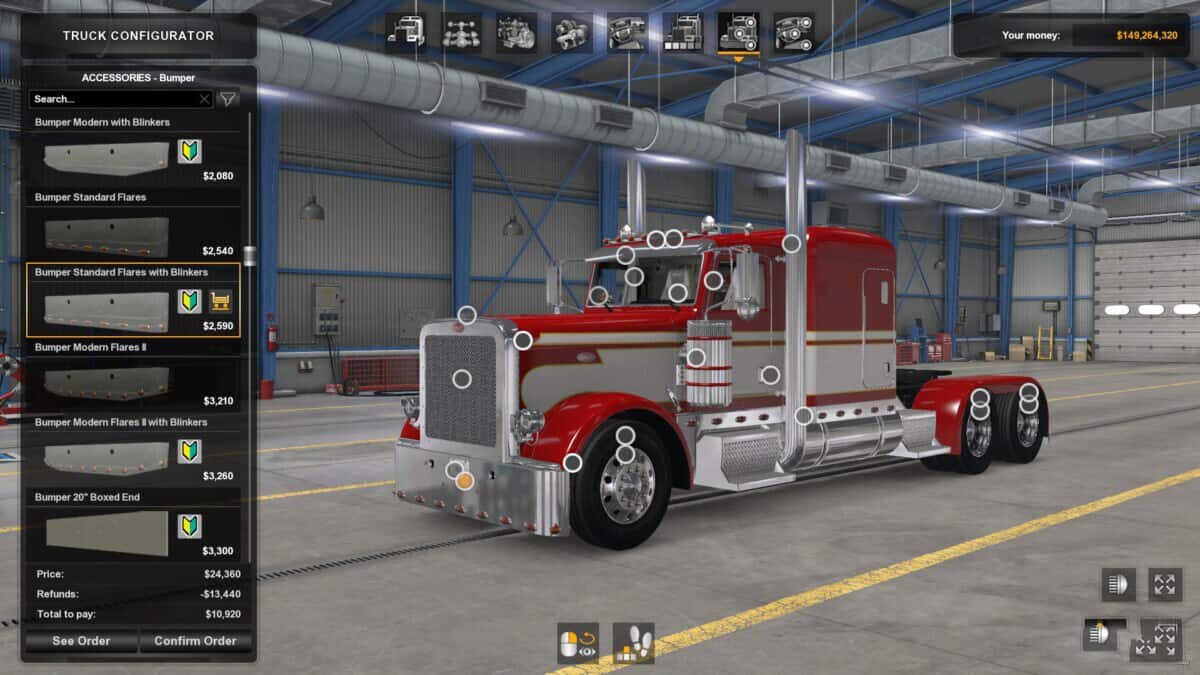Select Bumper Modern Flares II with Blinkers
Image resolution: width=1200 pixels, height=675 pixels.
pyautogui.click(x=133, y=452)
